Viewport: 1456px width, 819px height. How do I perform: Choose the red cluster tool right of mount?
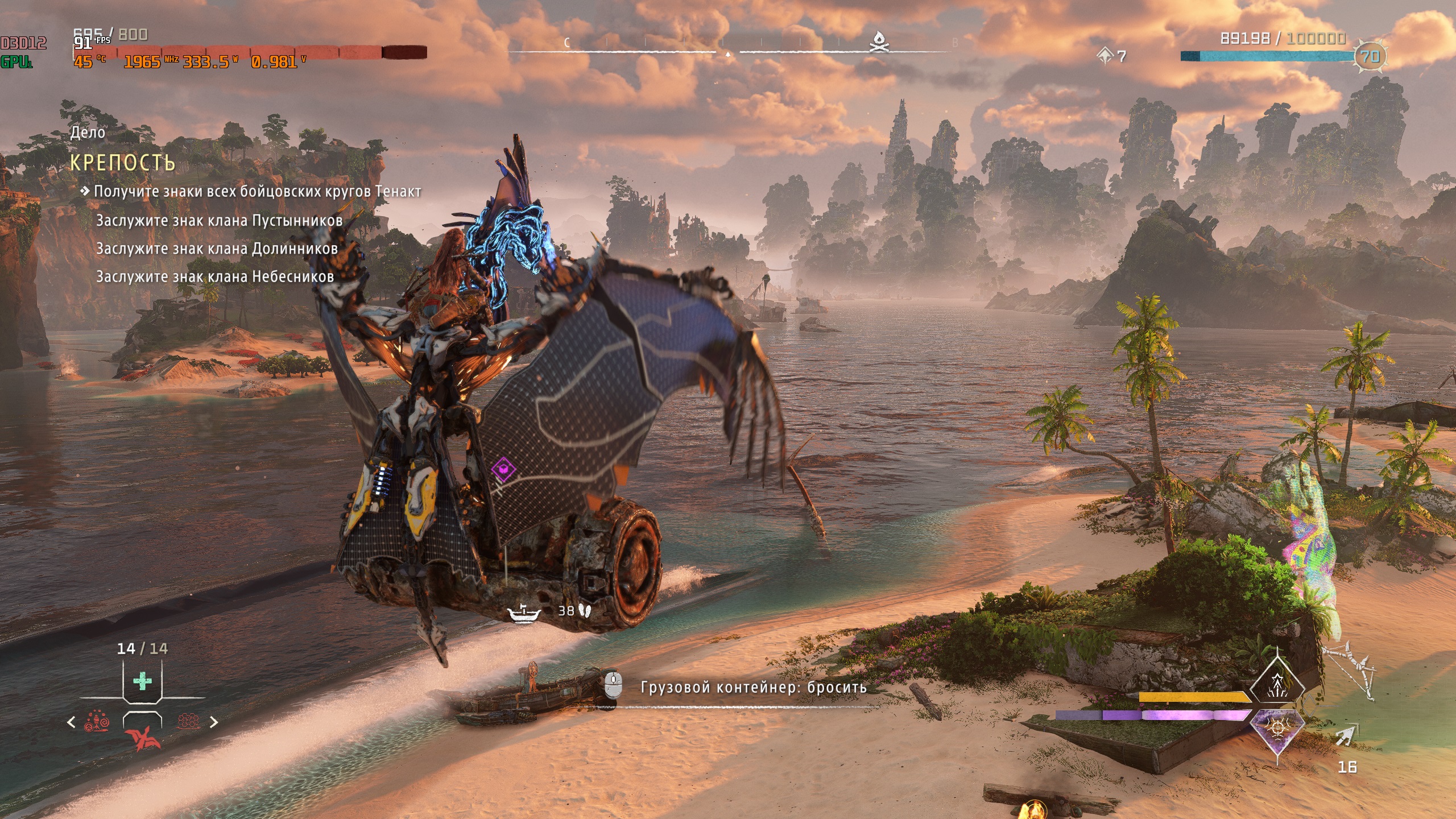pyautogui.click(x=188, y=722)
